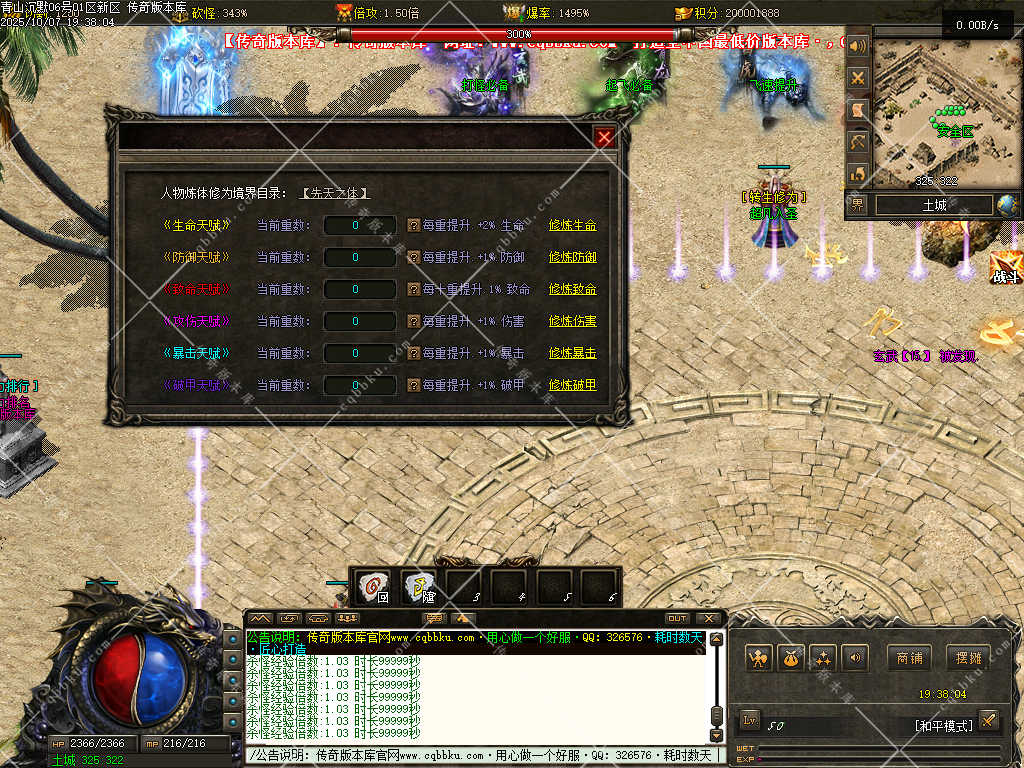Viewport: 1024px width, 768px height.
Task: Click the 修炼生命 cultivation link
Action: pyautogui.click(x=572, y=225)
